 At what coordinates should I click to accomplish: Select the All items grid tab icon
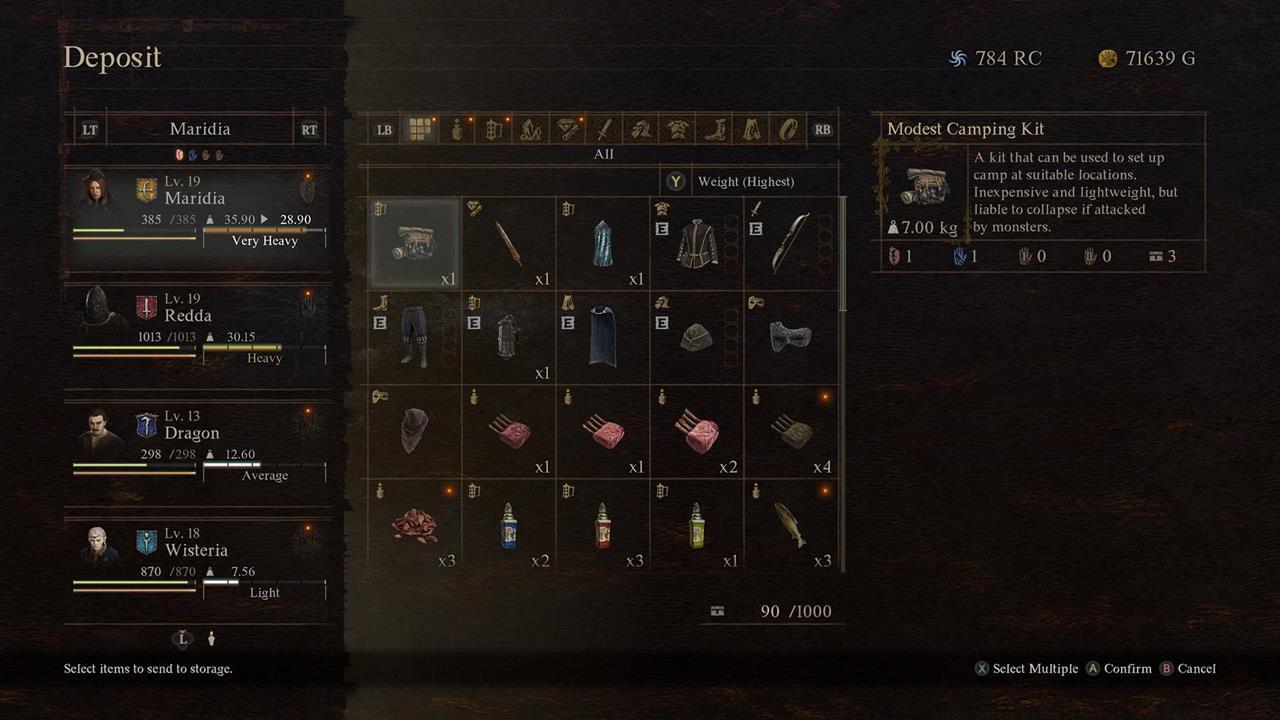pyautogui.click(x=419, y=129)
